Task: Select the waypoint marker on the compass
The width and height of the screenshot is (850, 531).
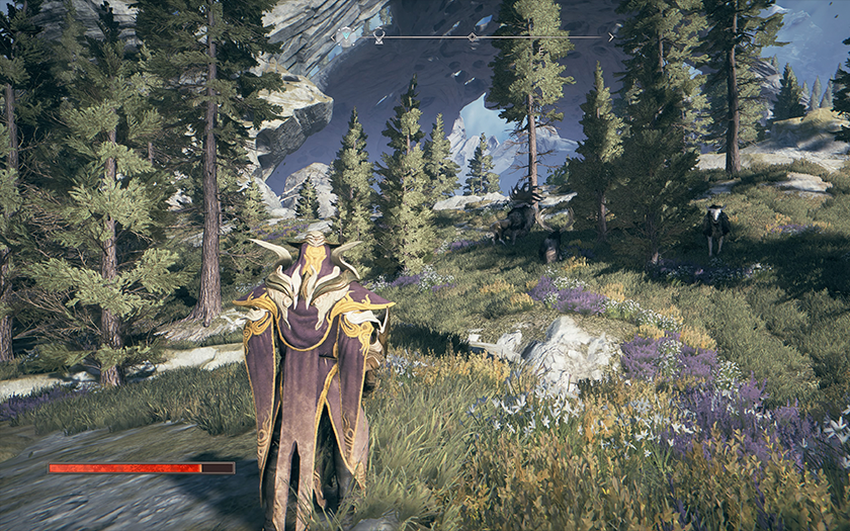Action: point(379,36)
